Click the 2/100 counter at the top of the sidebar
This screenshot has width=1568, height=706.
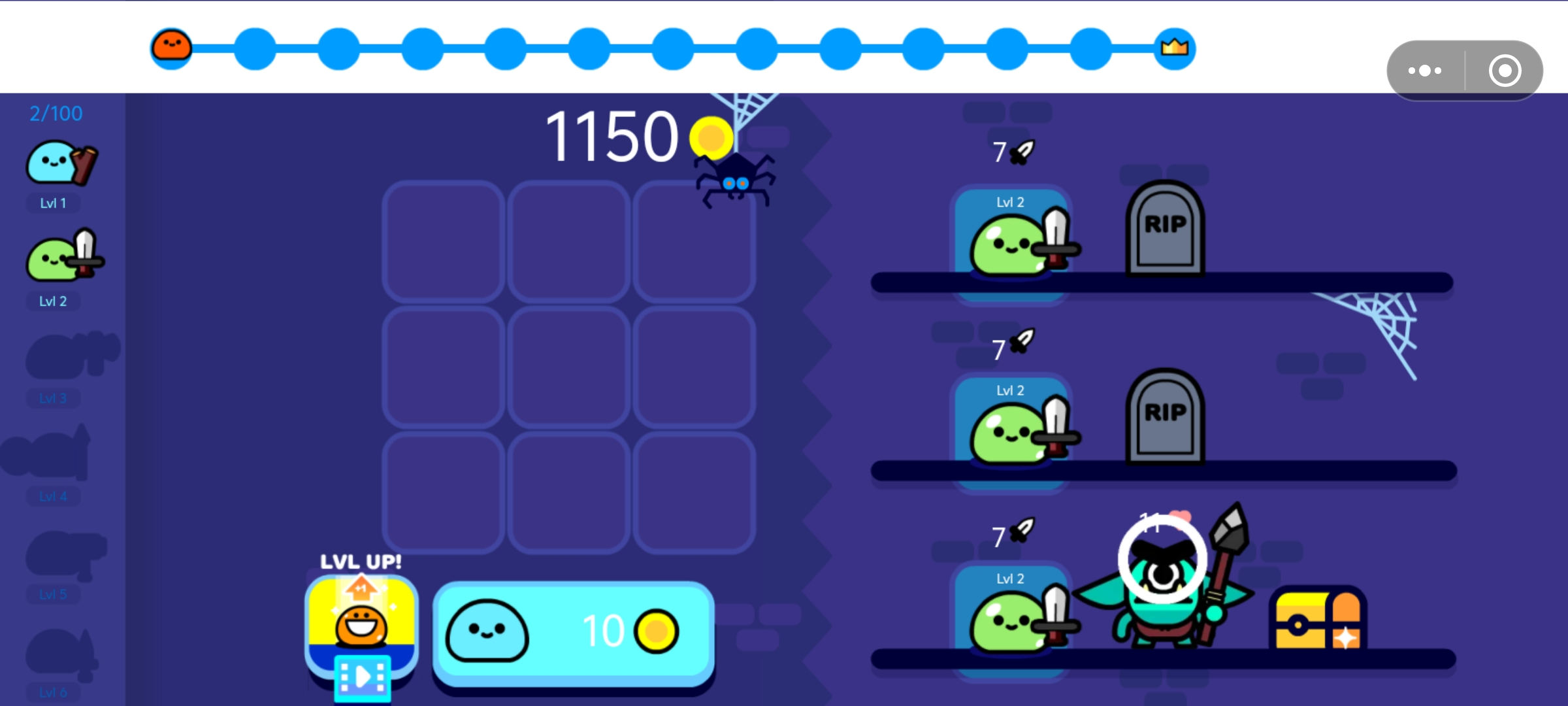tap(55, 112)
